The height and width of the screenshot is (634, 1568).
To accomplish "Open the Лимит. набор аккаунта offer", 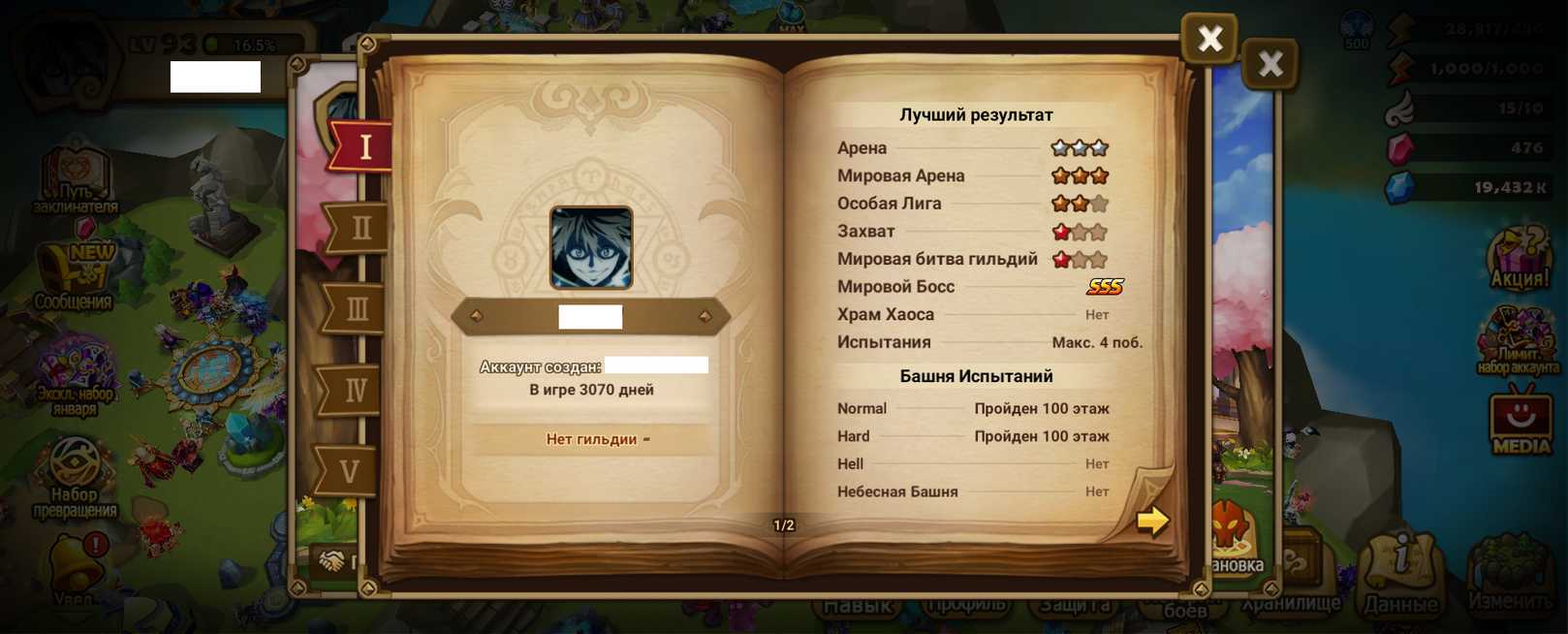I will 1518,341.
